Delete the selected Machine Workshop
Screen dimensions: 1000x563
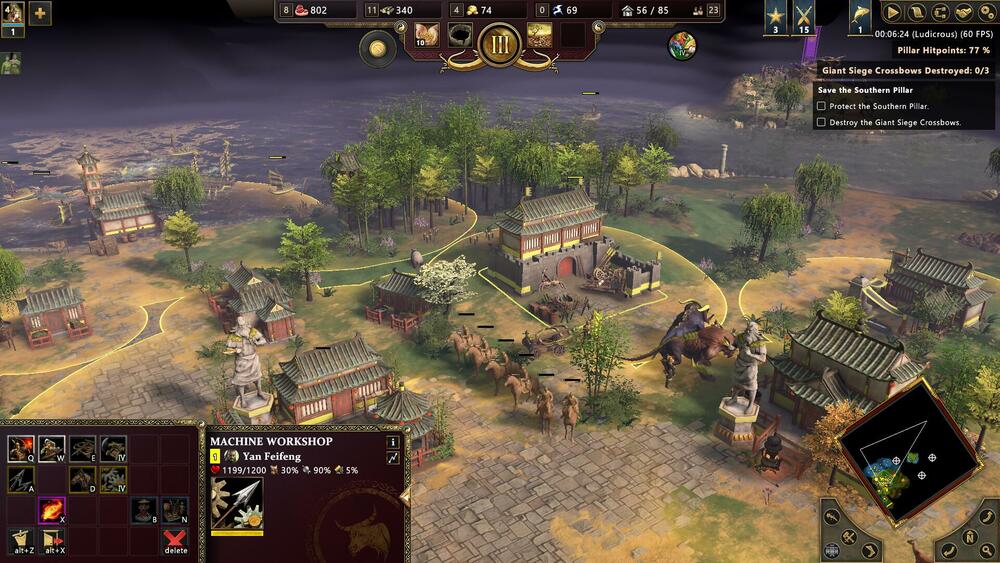tap(175, 542)
